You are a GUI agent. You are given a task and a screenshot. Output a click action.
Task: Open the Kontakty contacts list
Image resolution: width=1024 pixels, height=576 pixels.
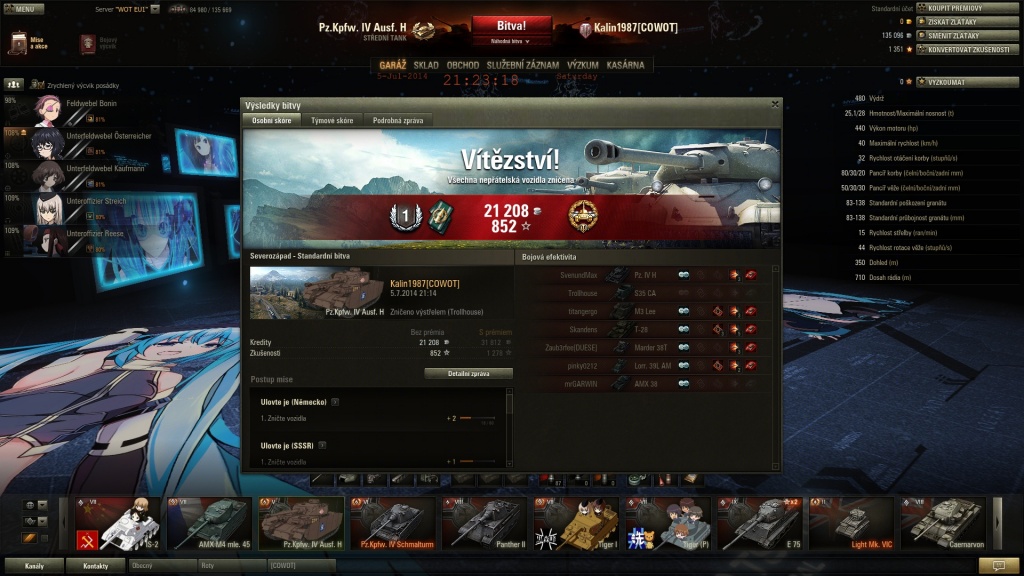pyautogui.click(x=95, y=566)
